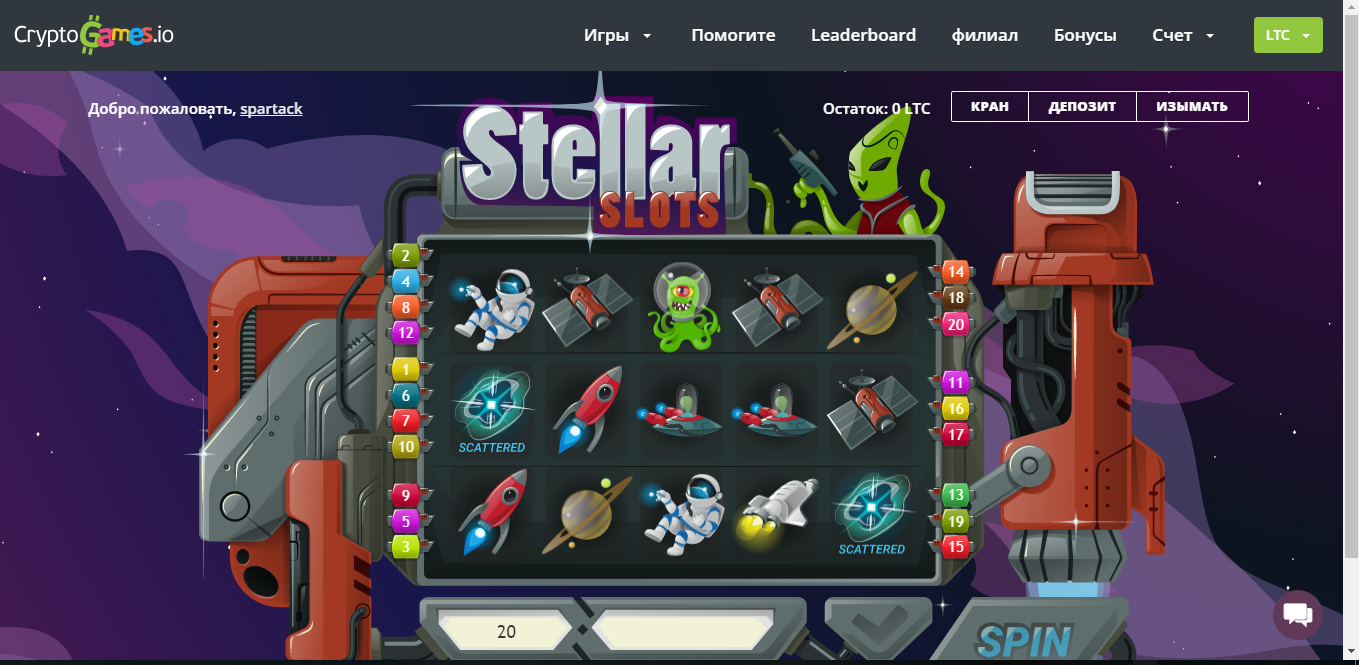Viewport: 1359px width, 665px height.
Task: Click the ИЗЫМАТЬ withdraw button
Action: tap(1192, 107)
